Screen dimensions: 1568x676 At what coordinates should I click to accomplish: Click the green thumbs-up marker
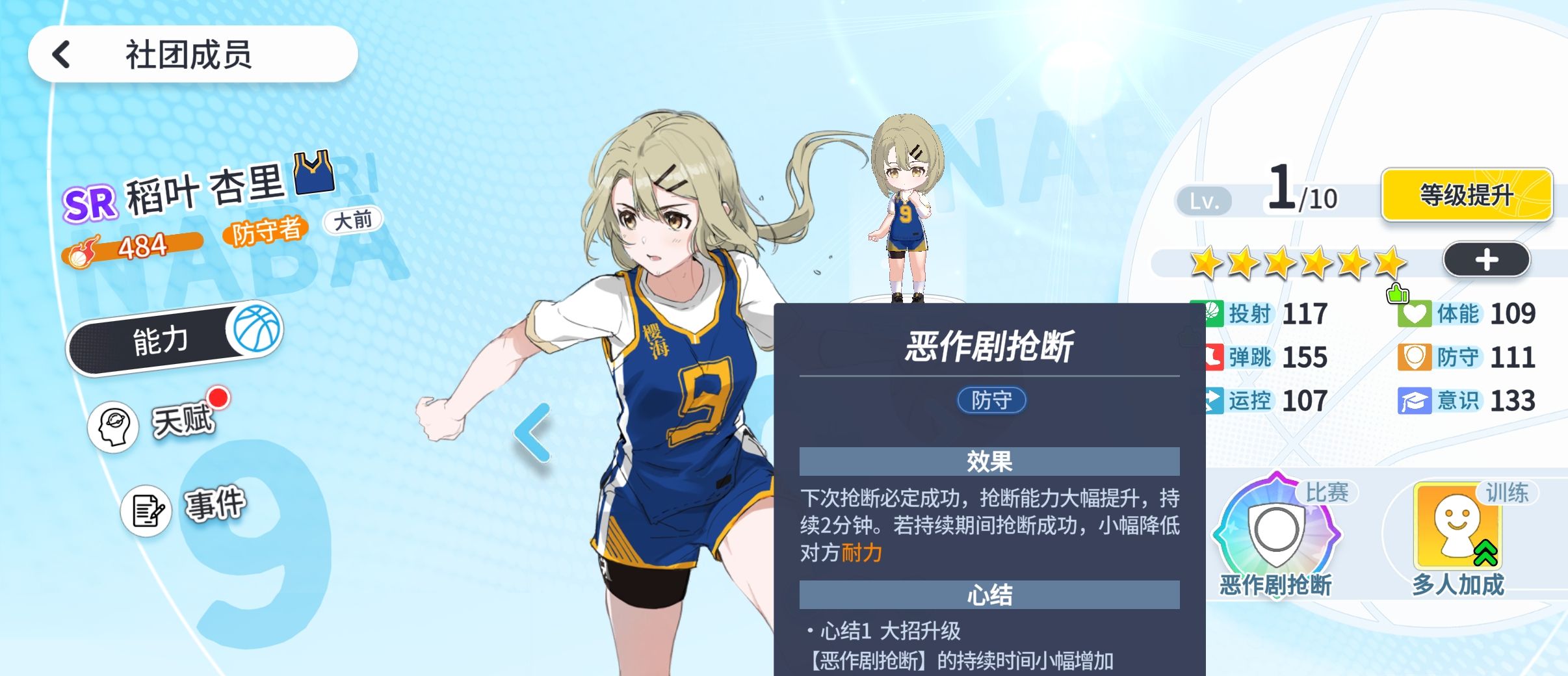(1396, 294)
